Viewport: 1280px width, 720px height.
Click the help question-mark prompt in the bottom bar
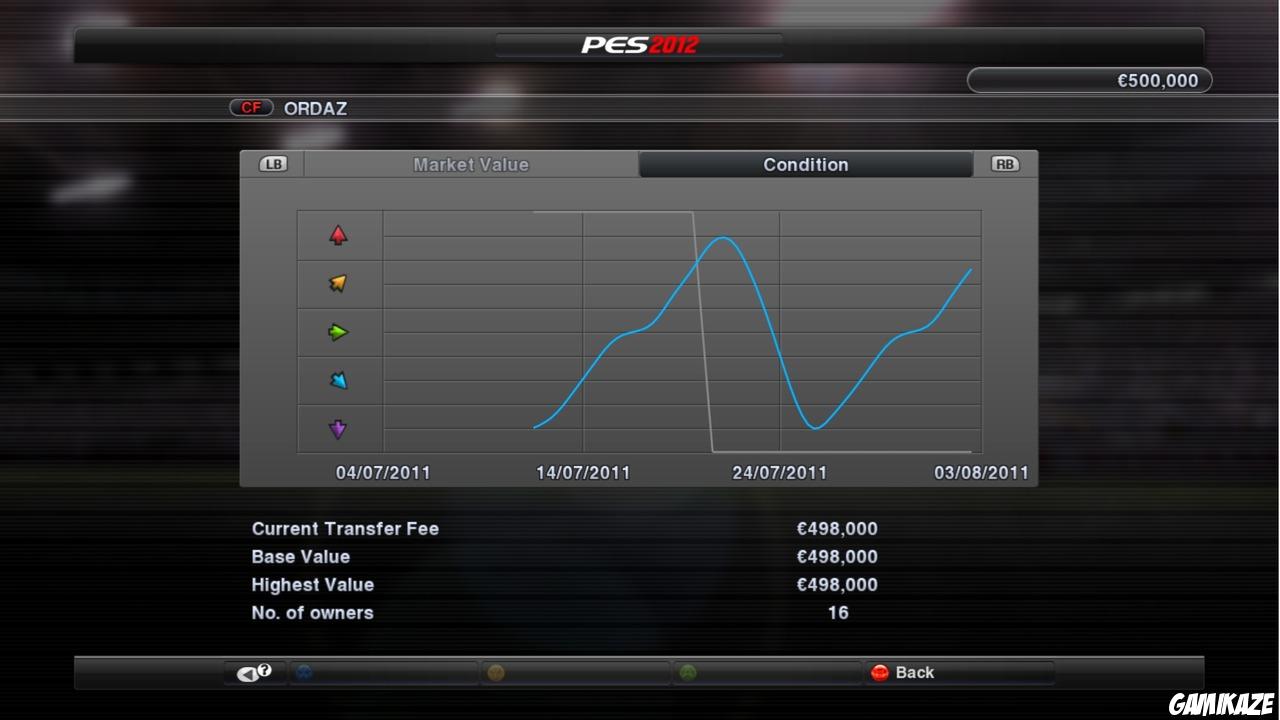tap(253, 672)
